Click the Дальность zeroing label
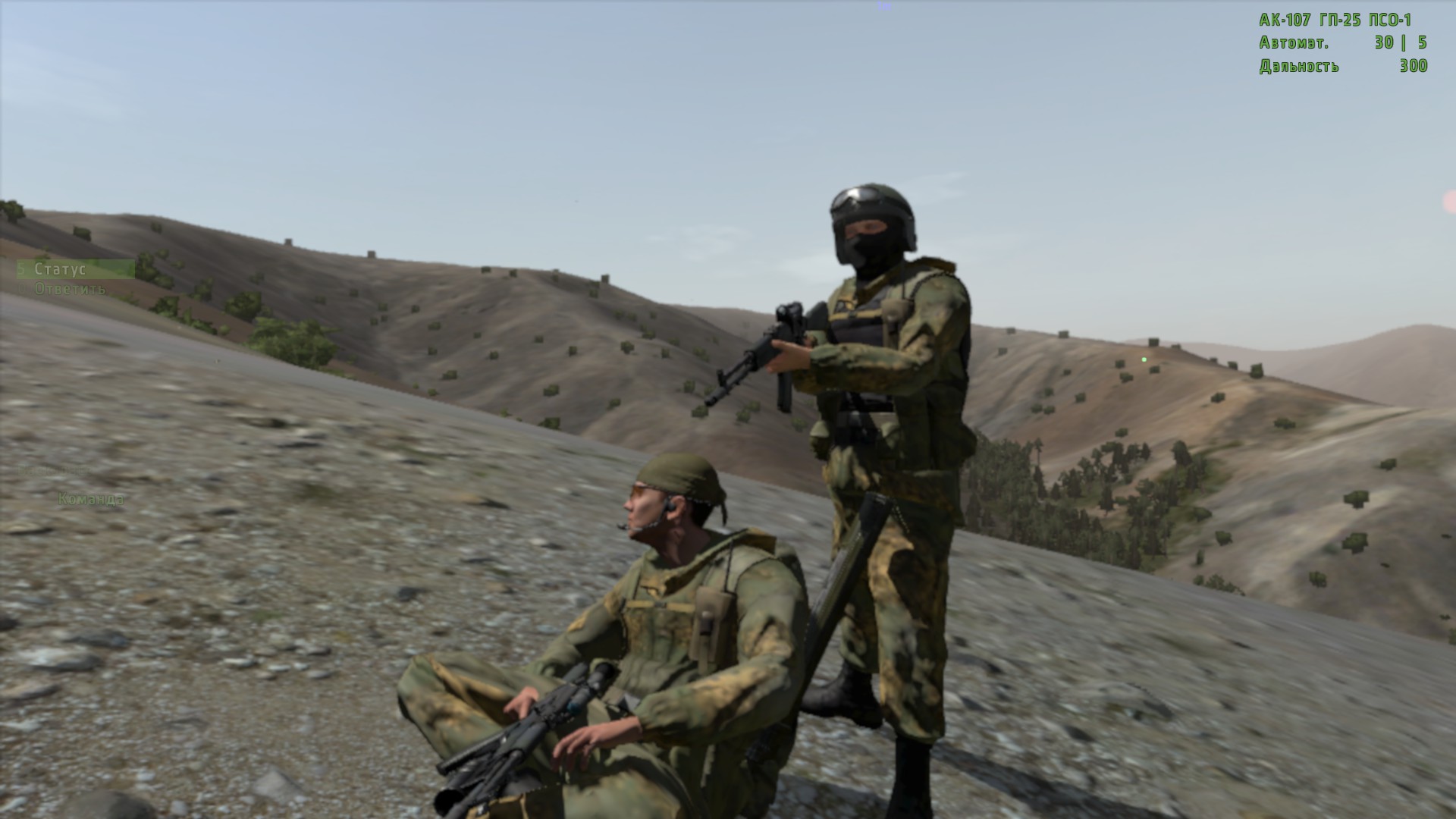Image resolution: width=1456 pixels, height=819 pixels. point(1299,67)
